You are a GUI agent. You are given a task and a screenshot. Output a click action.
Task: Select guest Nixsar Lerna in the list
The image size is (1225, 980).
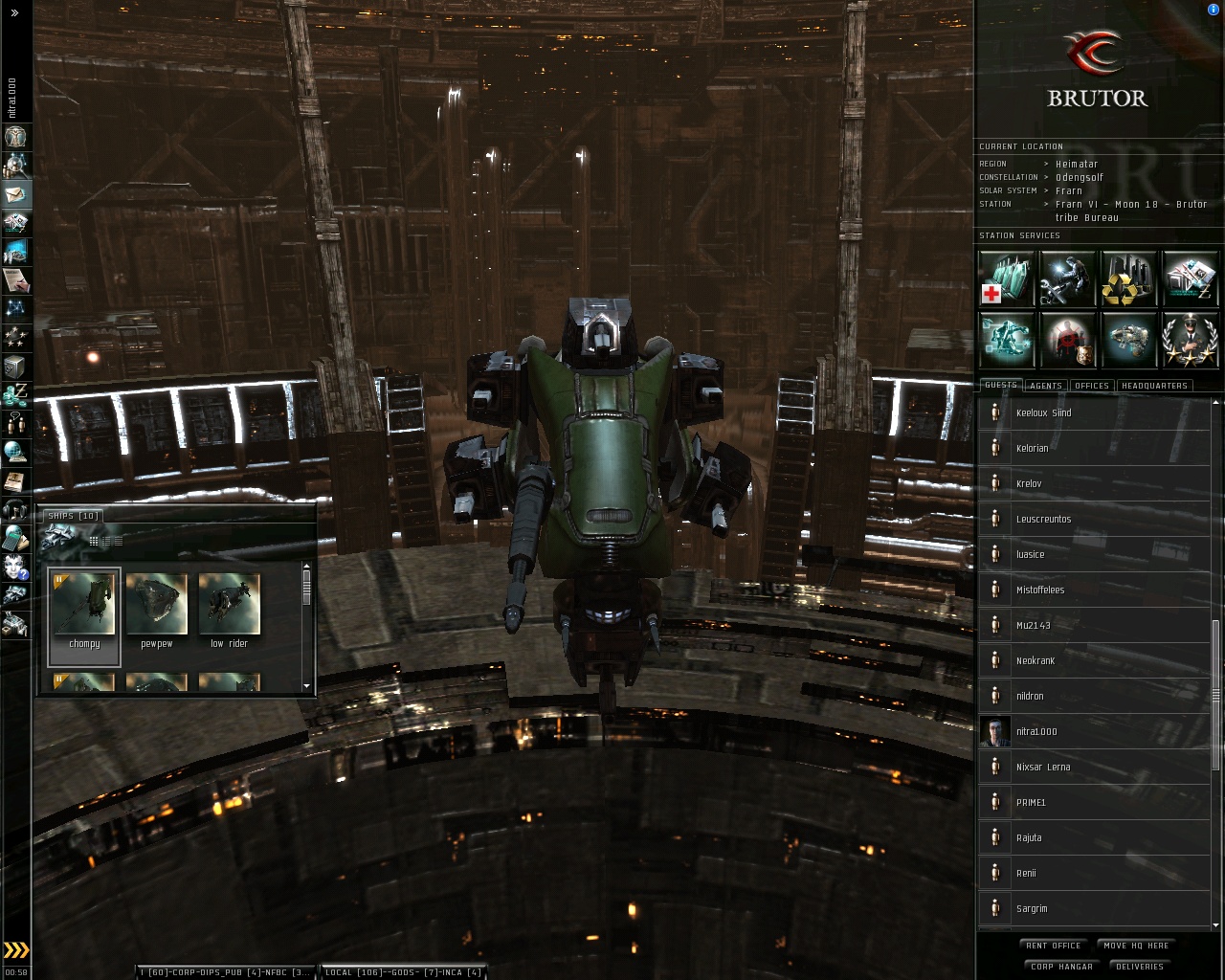pyautogui.click(x=1043, y=768)
